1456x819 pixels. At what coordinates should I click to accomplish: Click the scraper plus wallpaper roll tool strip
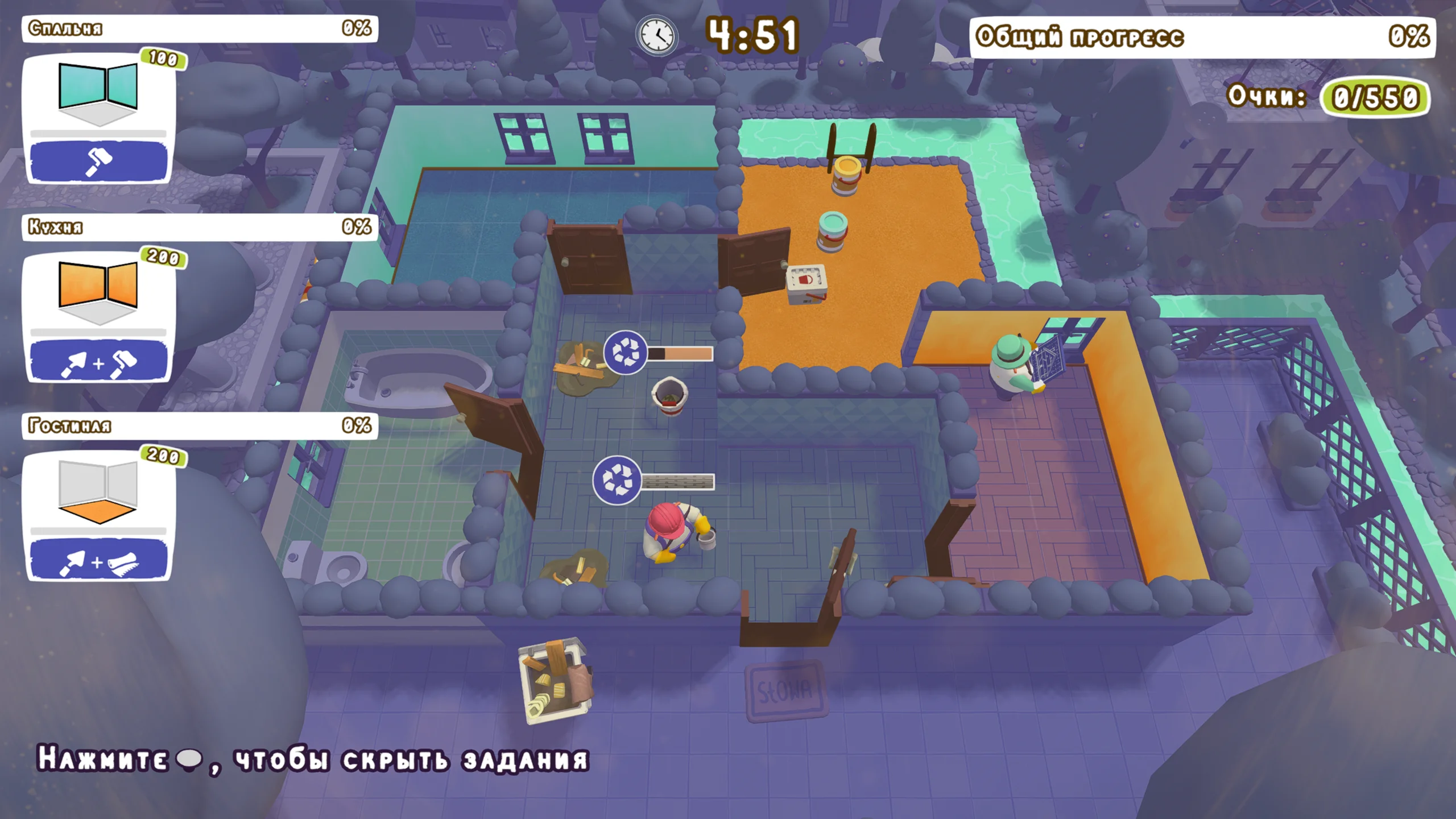tap(98, 560)
